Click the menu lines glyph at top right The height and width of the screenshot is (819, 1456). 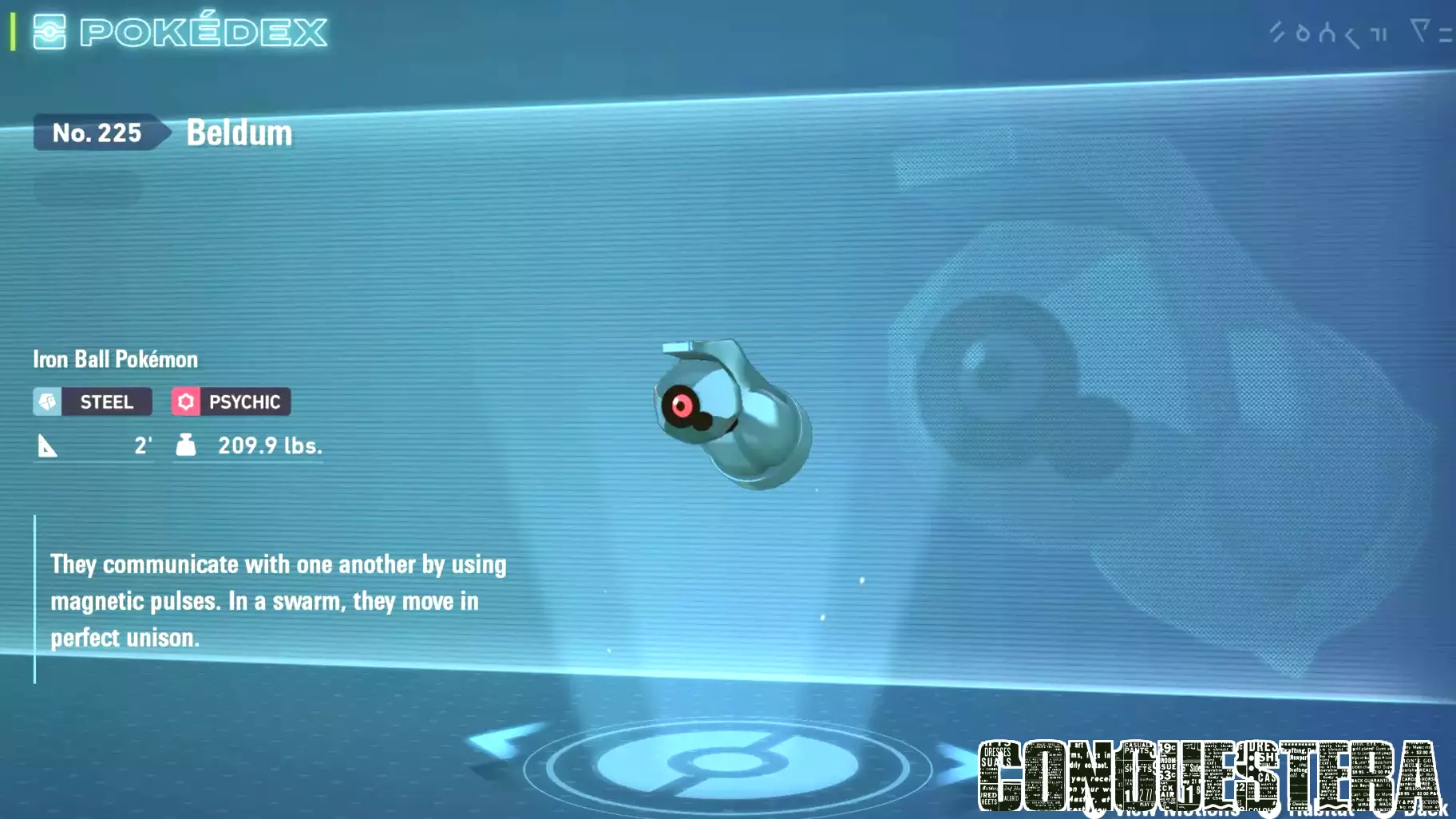1446,34
